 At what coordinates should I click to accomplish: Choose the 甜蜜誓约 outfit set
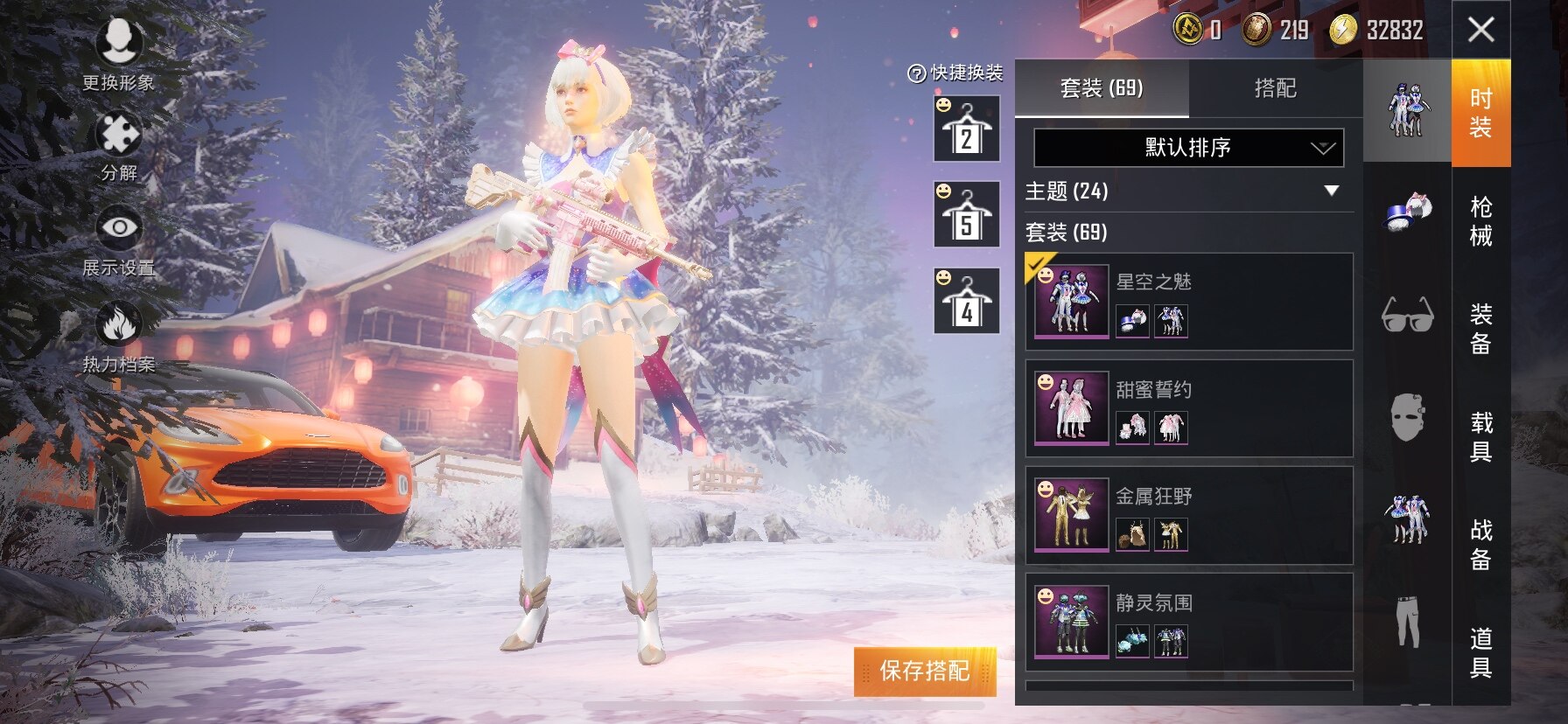[1188, 408]
